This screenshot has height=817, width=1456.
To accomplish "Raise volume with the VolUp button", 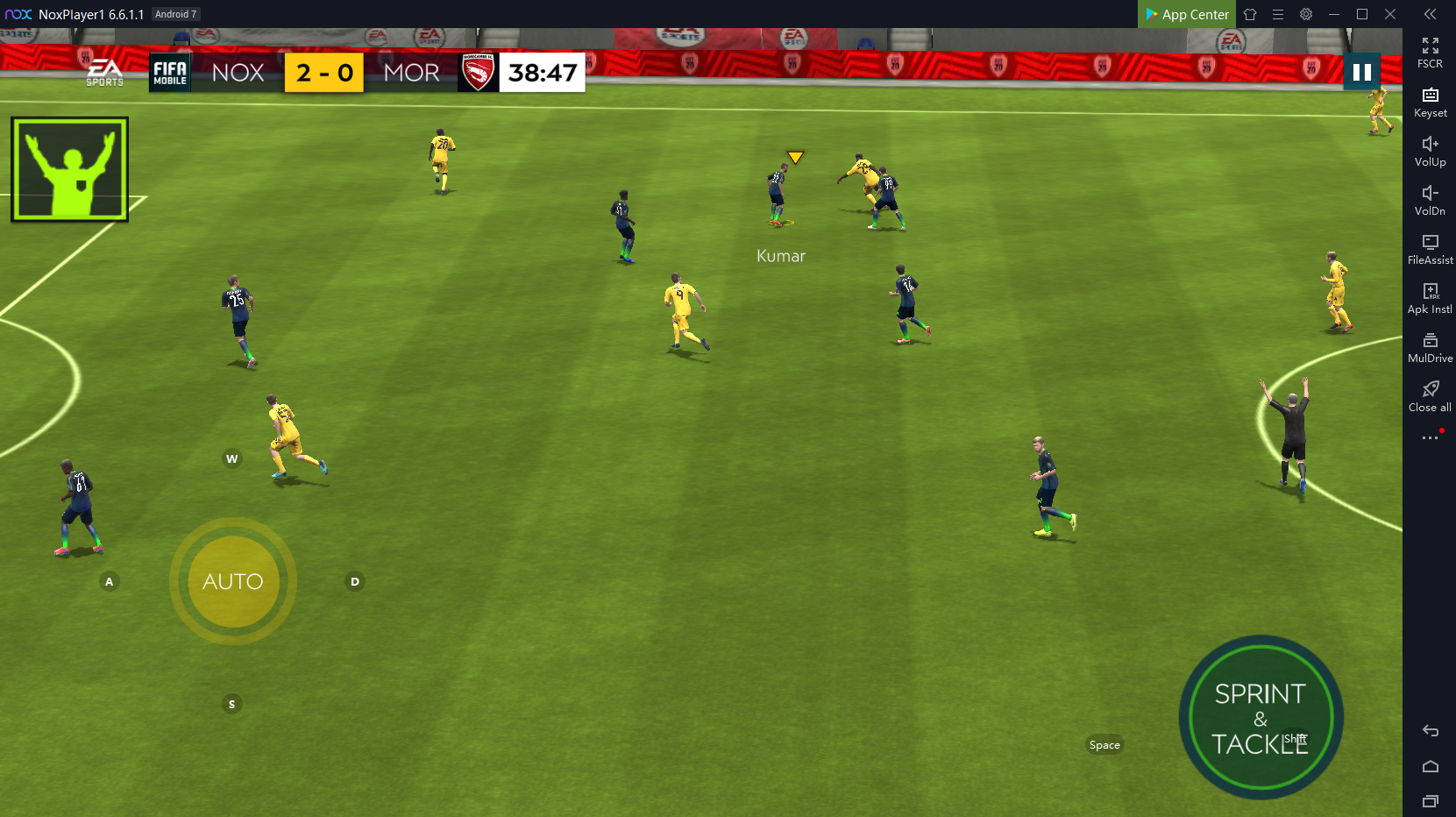I will 1430,150.
